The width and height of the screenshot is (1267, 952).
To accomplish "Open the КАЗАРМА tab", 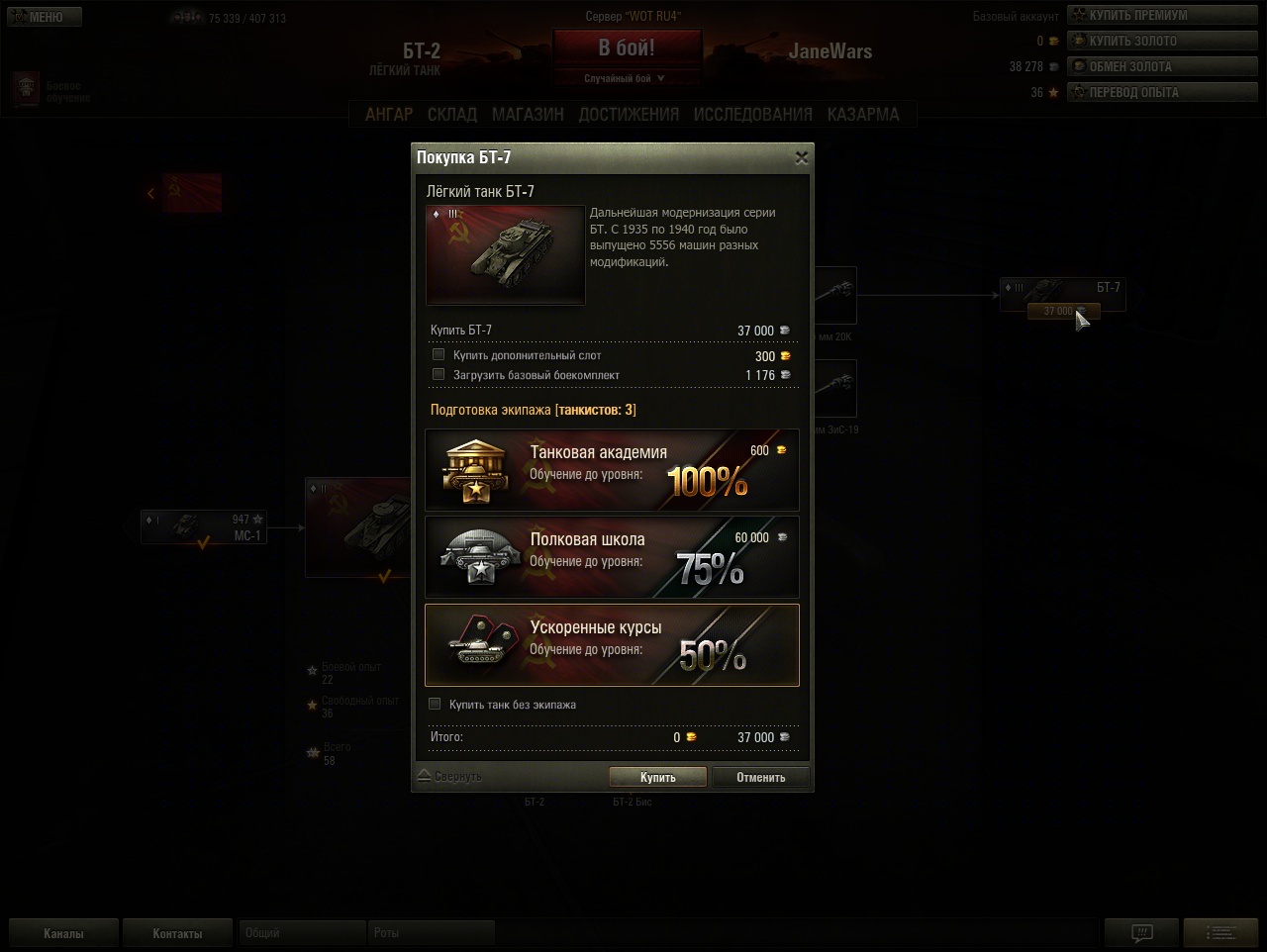I will (863, 115).
